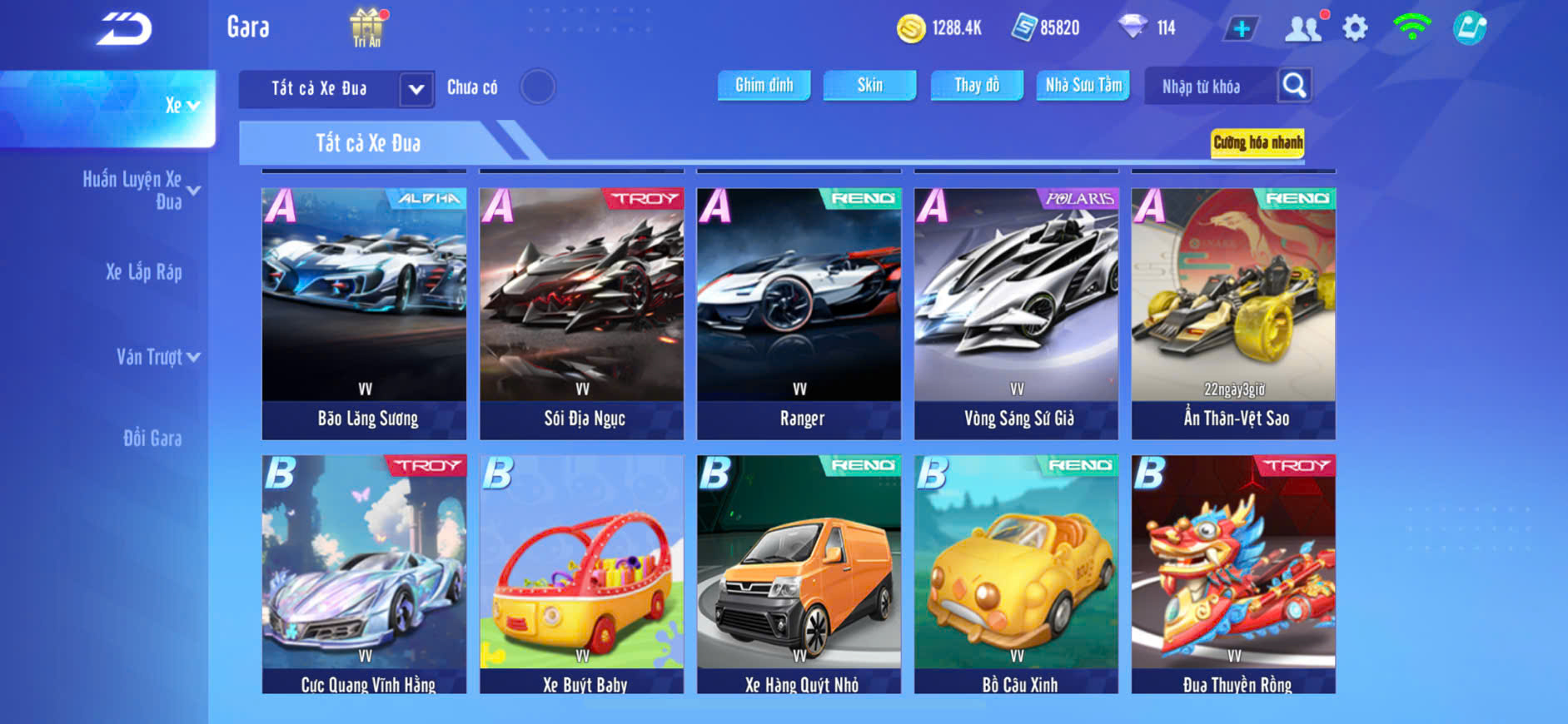Viewport: 1568px width, 724px height.
Task: Add currency with the blue plus button
Action: (x=1241, y=28)
